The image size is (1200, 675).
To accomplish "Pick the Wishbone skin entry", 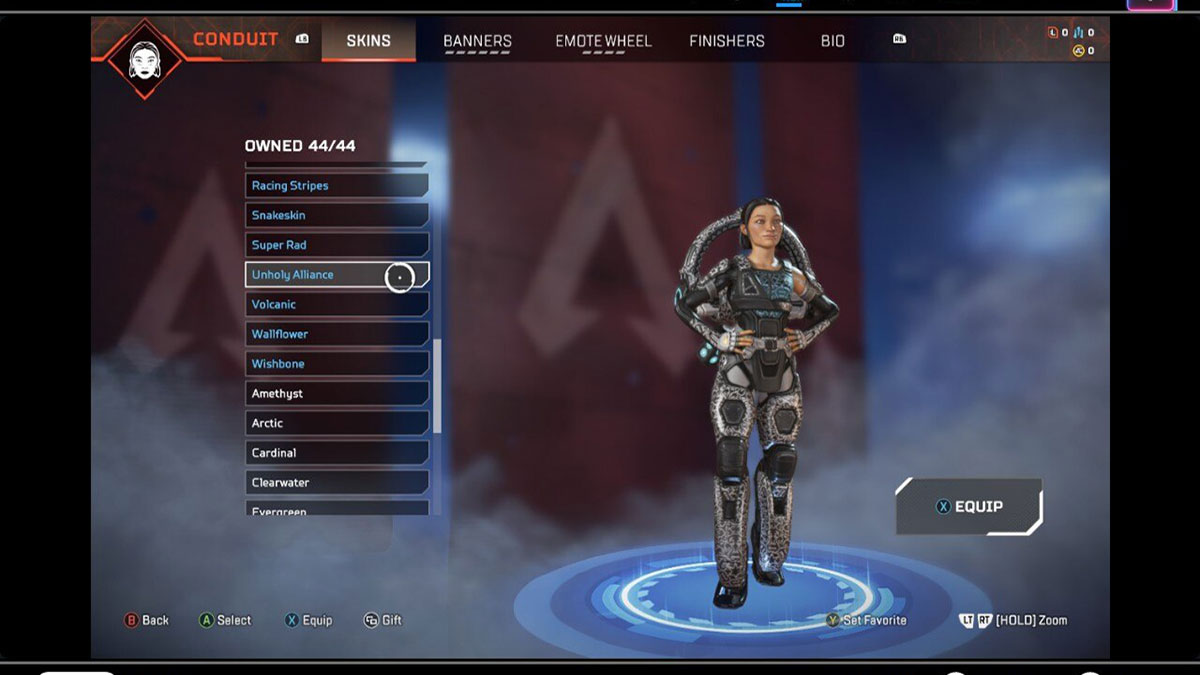I will pos(336,364).
